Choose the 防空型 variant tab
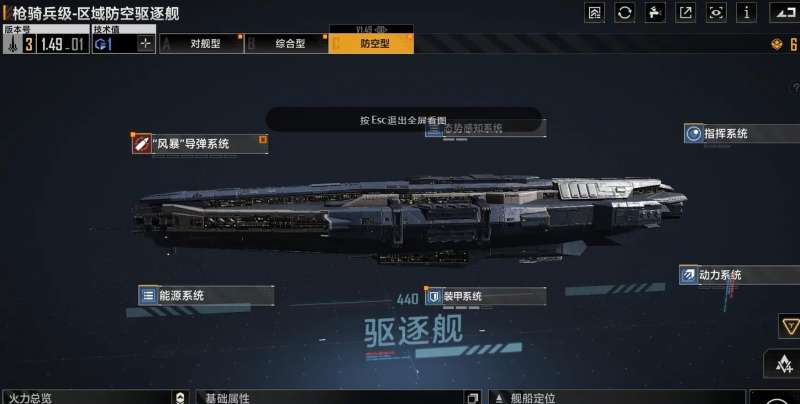 pyautogui.click(x=372, y=44)
